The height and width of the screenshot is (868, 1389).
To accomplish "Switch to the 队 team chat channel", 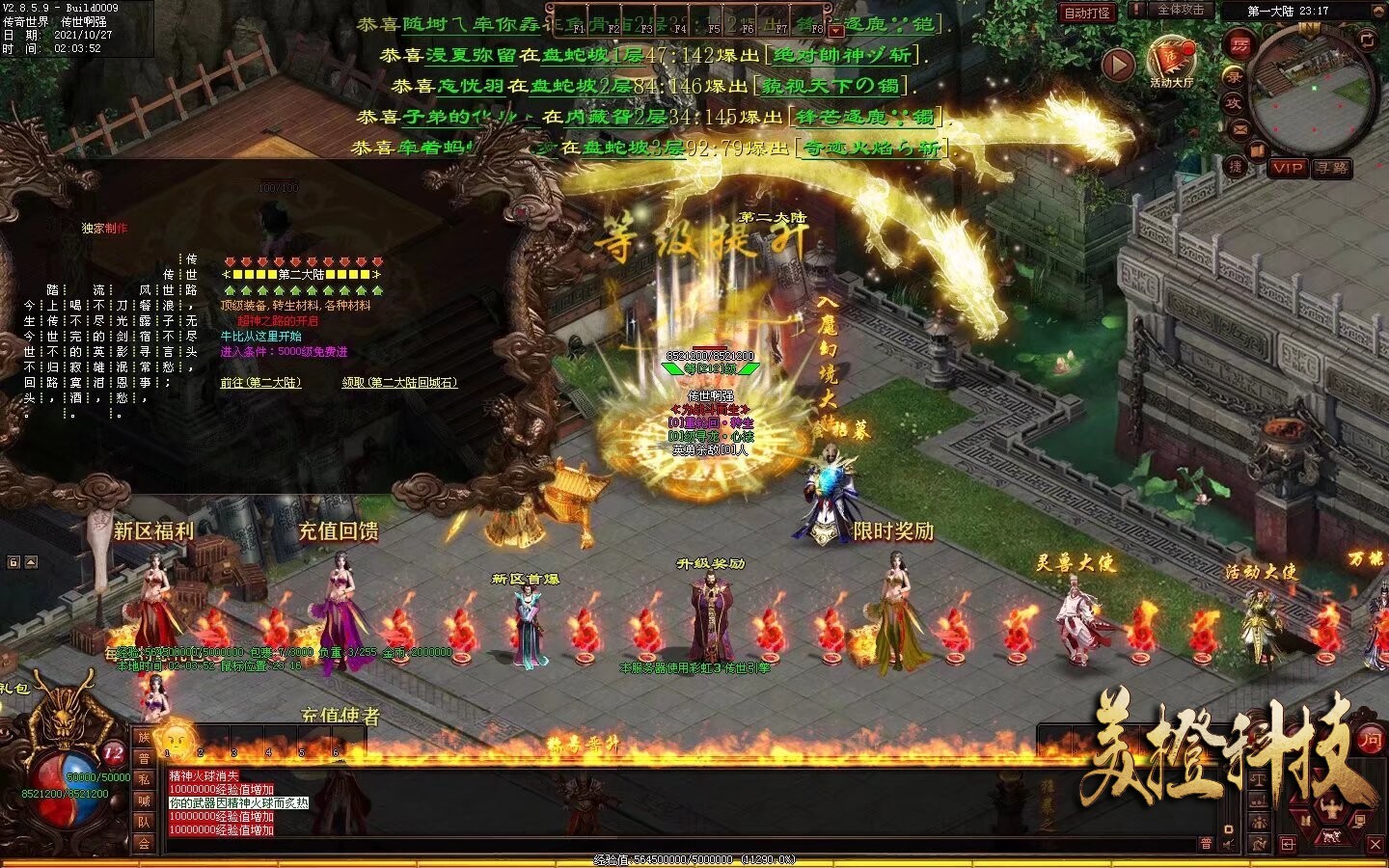I will pyautogui.click(x=144, y=822).
